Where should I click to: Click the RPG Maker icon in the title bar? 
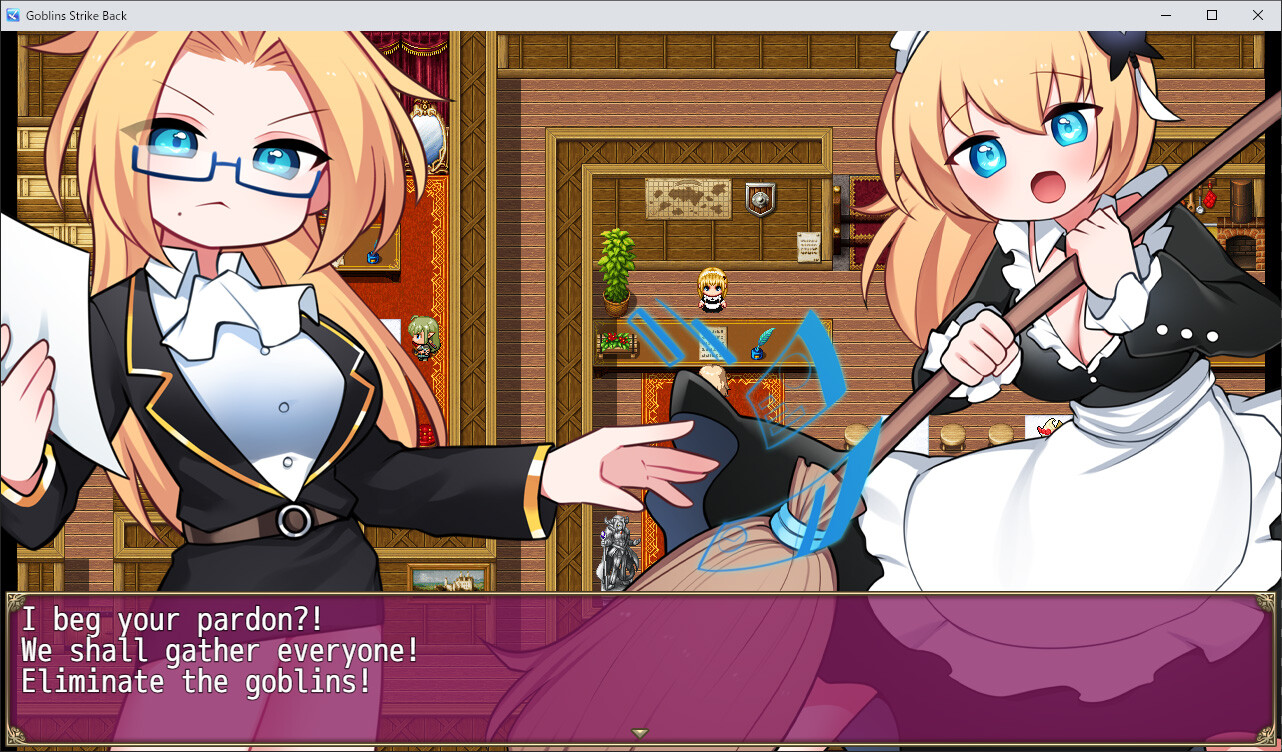(12, 15)
